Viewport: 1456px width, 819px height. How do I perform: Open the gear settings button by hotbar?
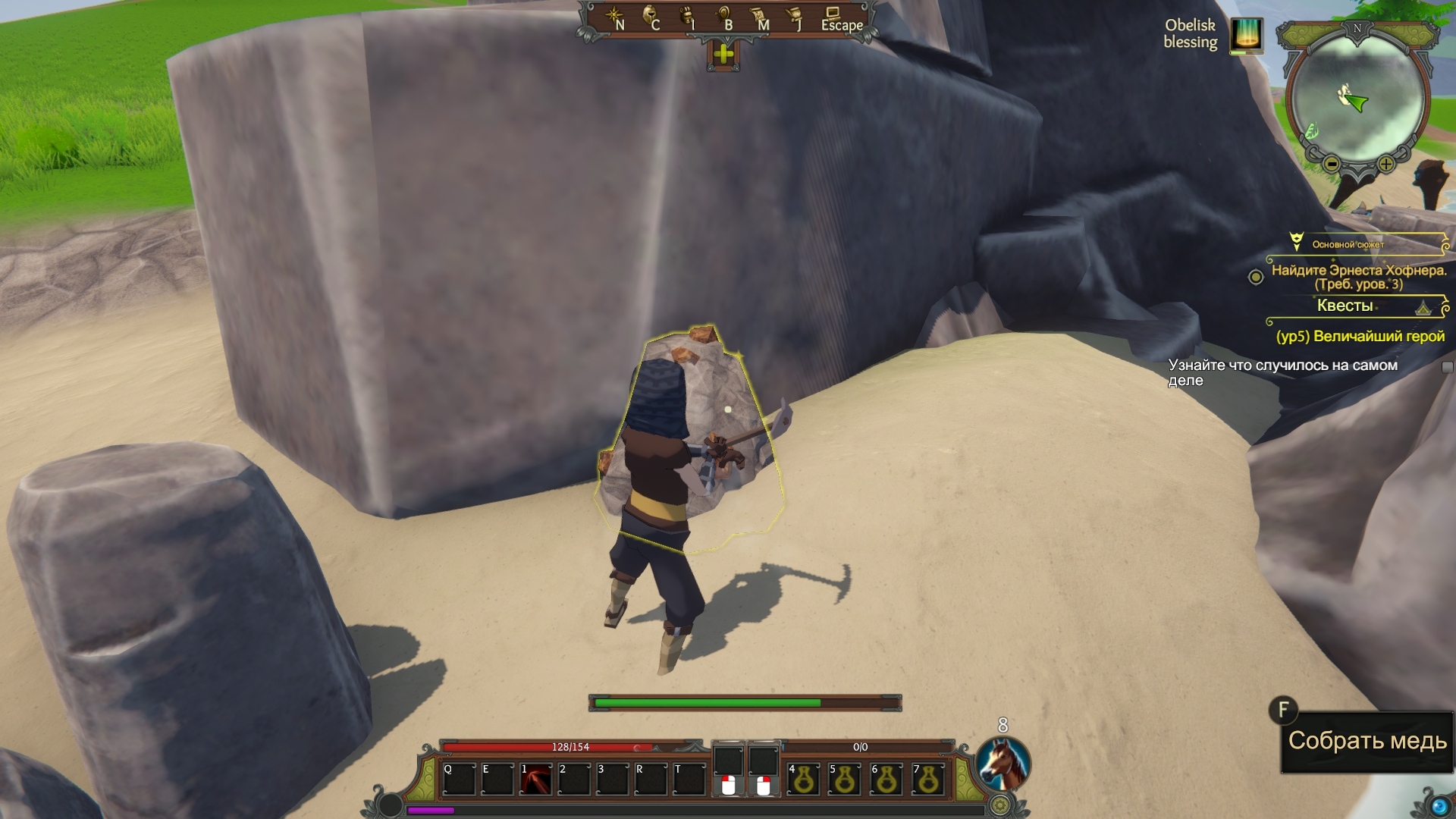(1001, 804)
